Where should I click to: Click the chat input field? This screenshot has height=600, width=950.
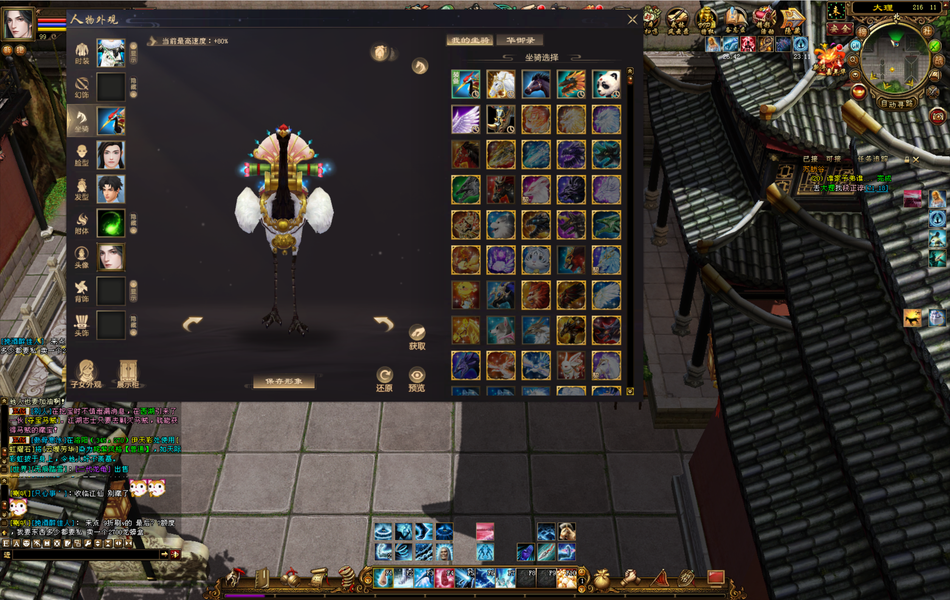click(x=80, y=553)
